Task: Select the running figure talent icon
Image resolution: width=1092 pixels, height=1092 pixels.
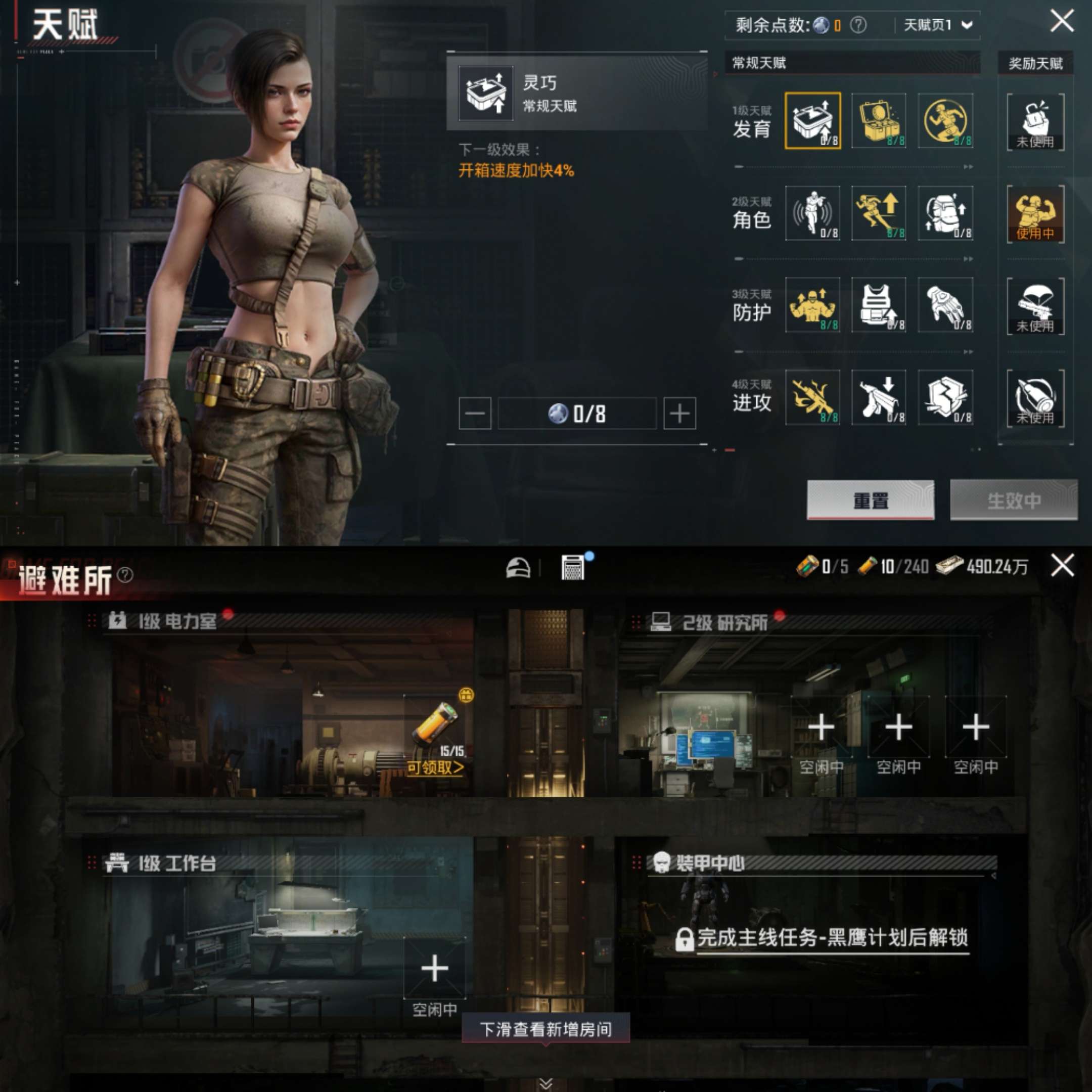Action: 945,120
